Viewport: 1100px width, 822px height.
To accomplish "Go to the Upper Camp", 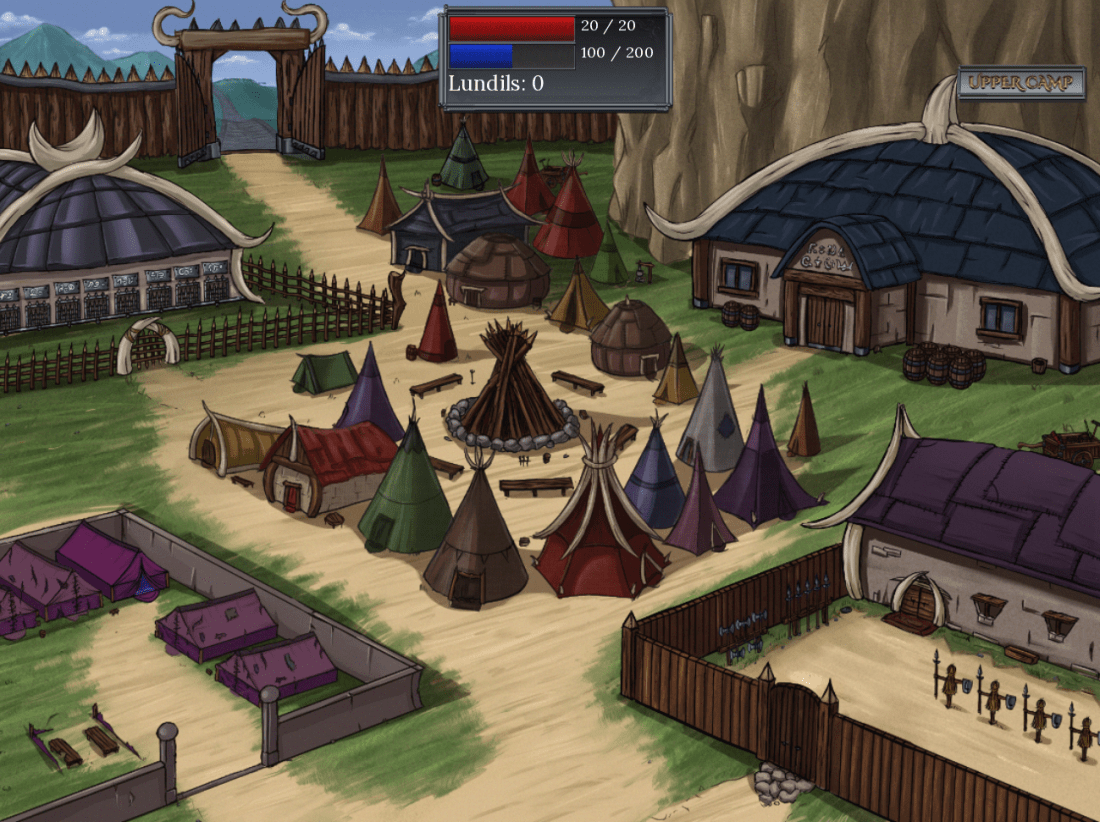I will point(1021,83).
